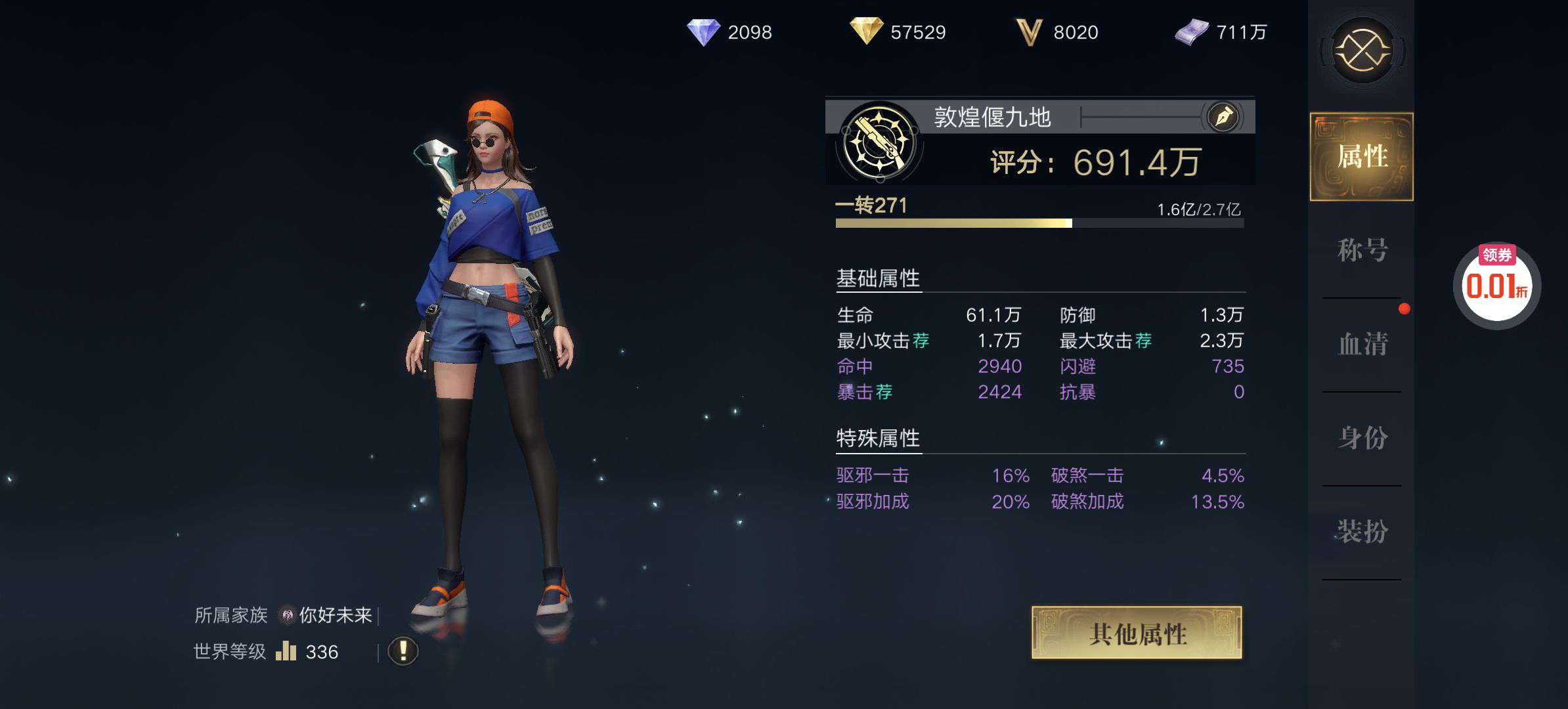Image resolution: width=1568 pixels, height=709 pixels.
Task: Click the gold diamond currency icon
Action: pos(865,32)
